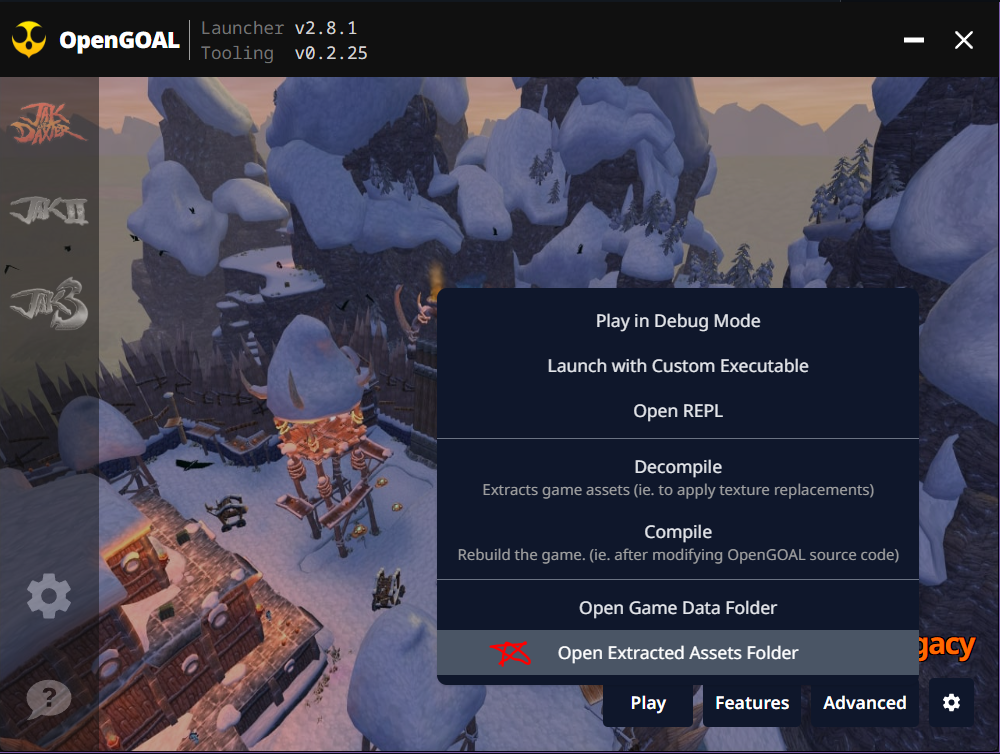Open REPL from the advanced menu
Screen dimensions: 1000x754
pos(678,411)
